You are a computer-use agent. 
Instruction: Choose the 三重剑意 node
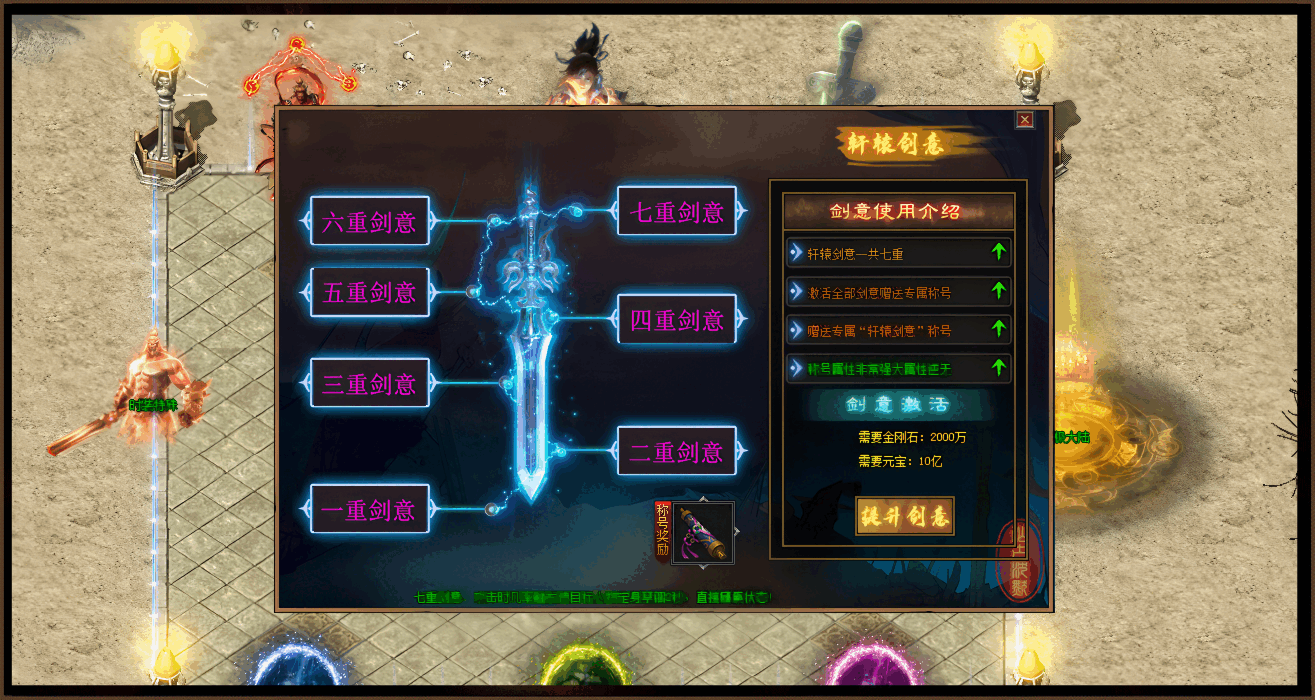(370, 383)
